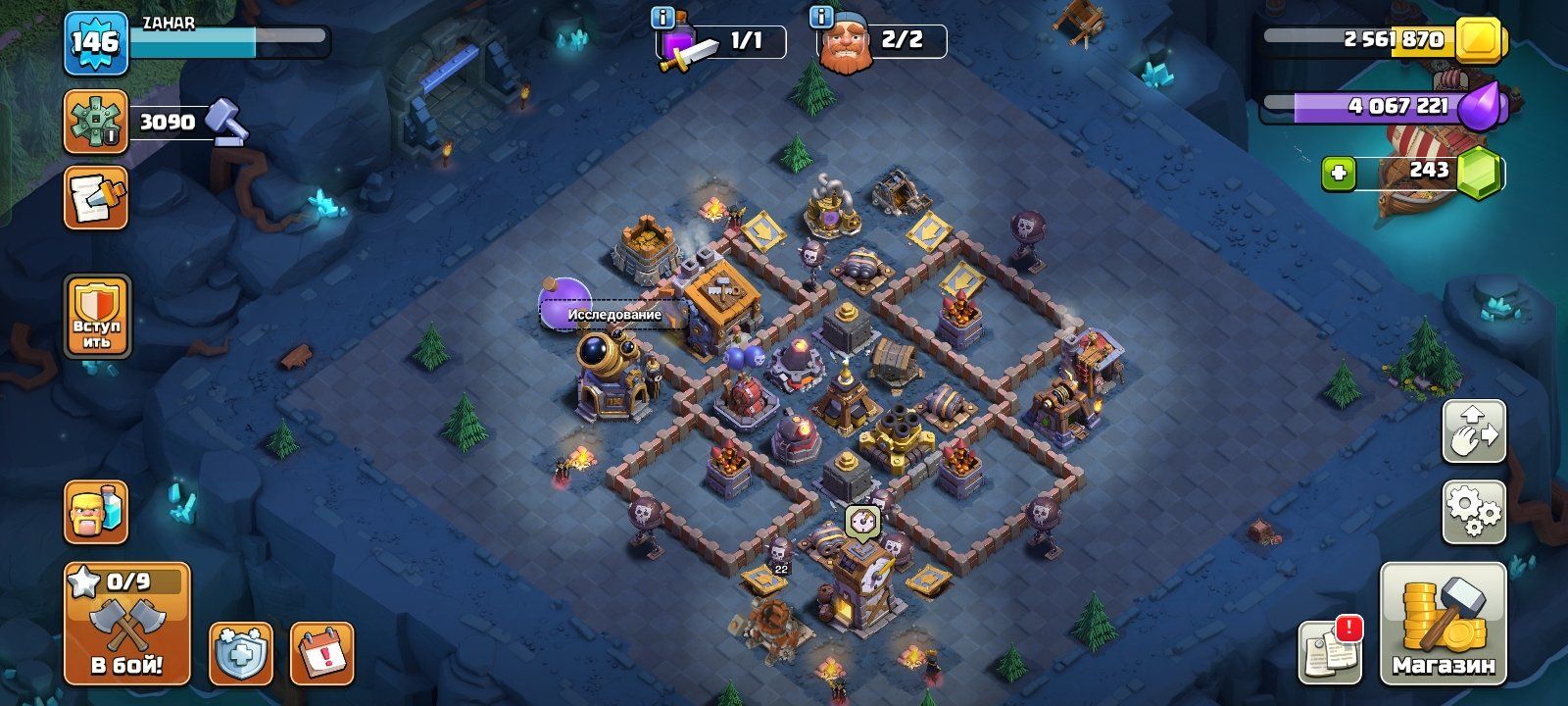Add gems with the green plus button
This screenshot has height=706, width=1568.
pos(1339,175)
